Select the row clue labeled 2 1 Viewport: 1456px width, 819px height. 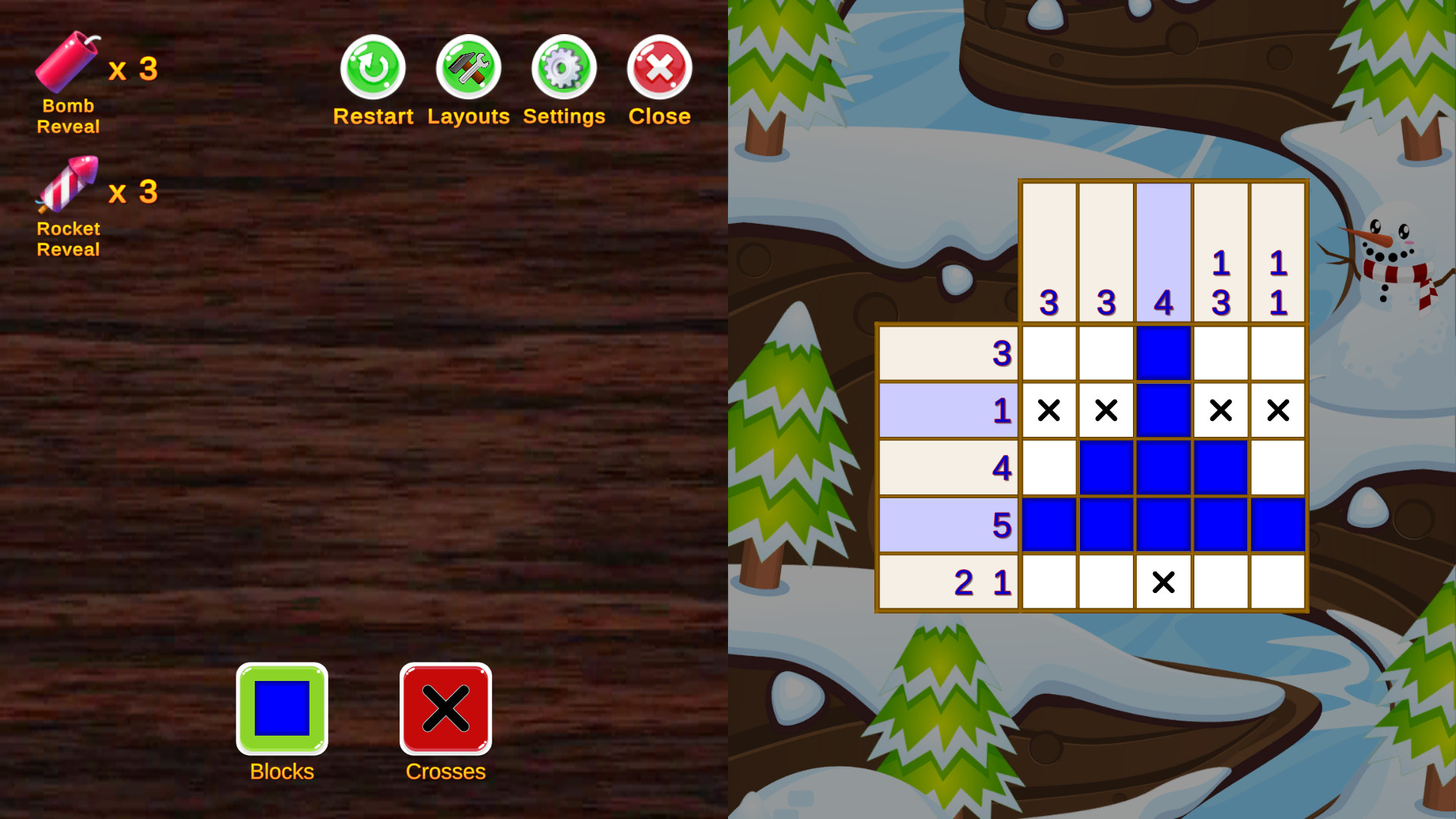tap(948, 582)
